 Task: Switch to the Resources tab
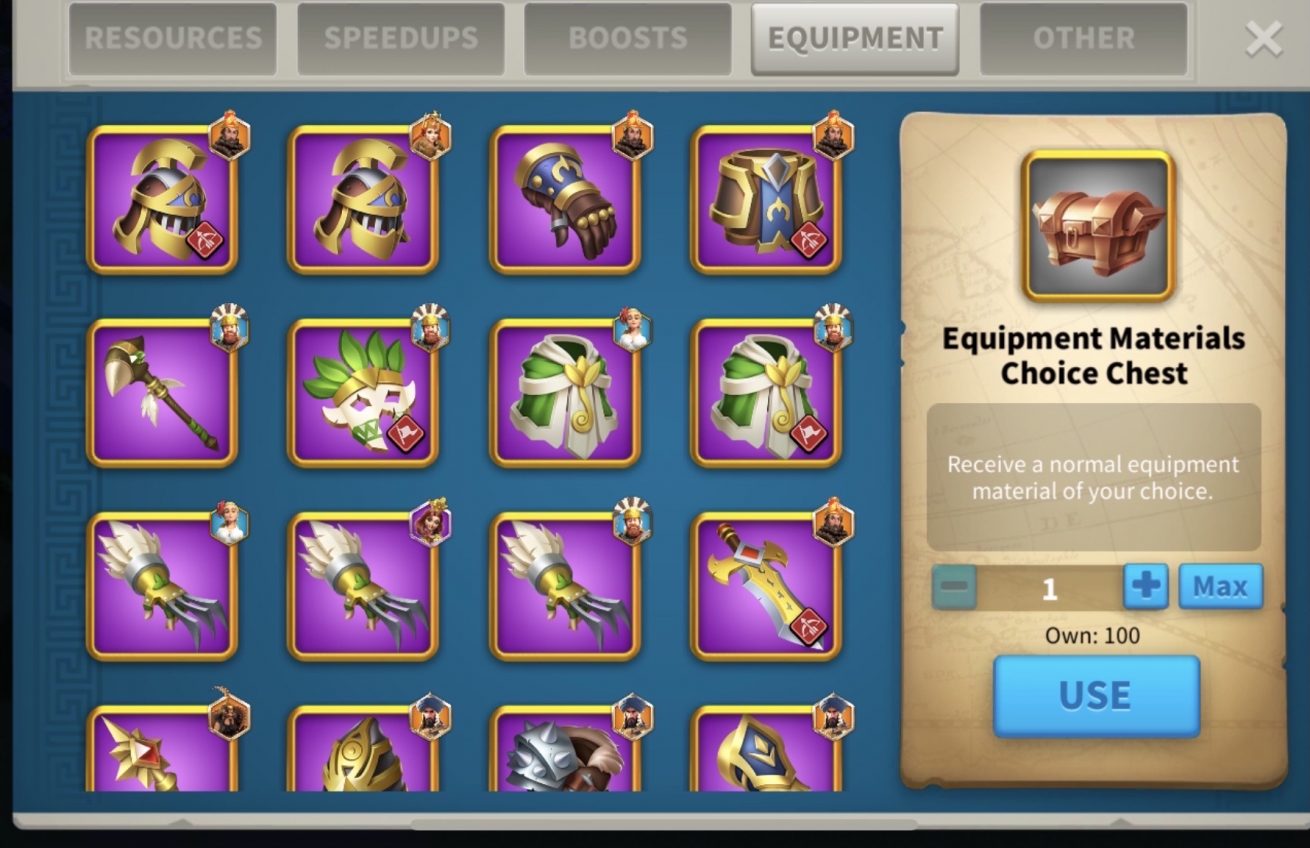[172, 39]
